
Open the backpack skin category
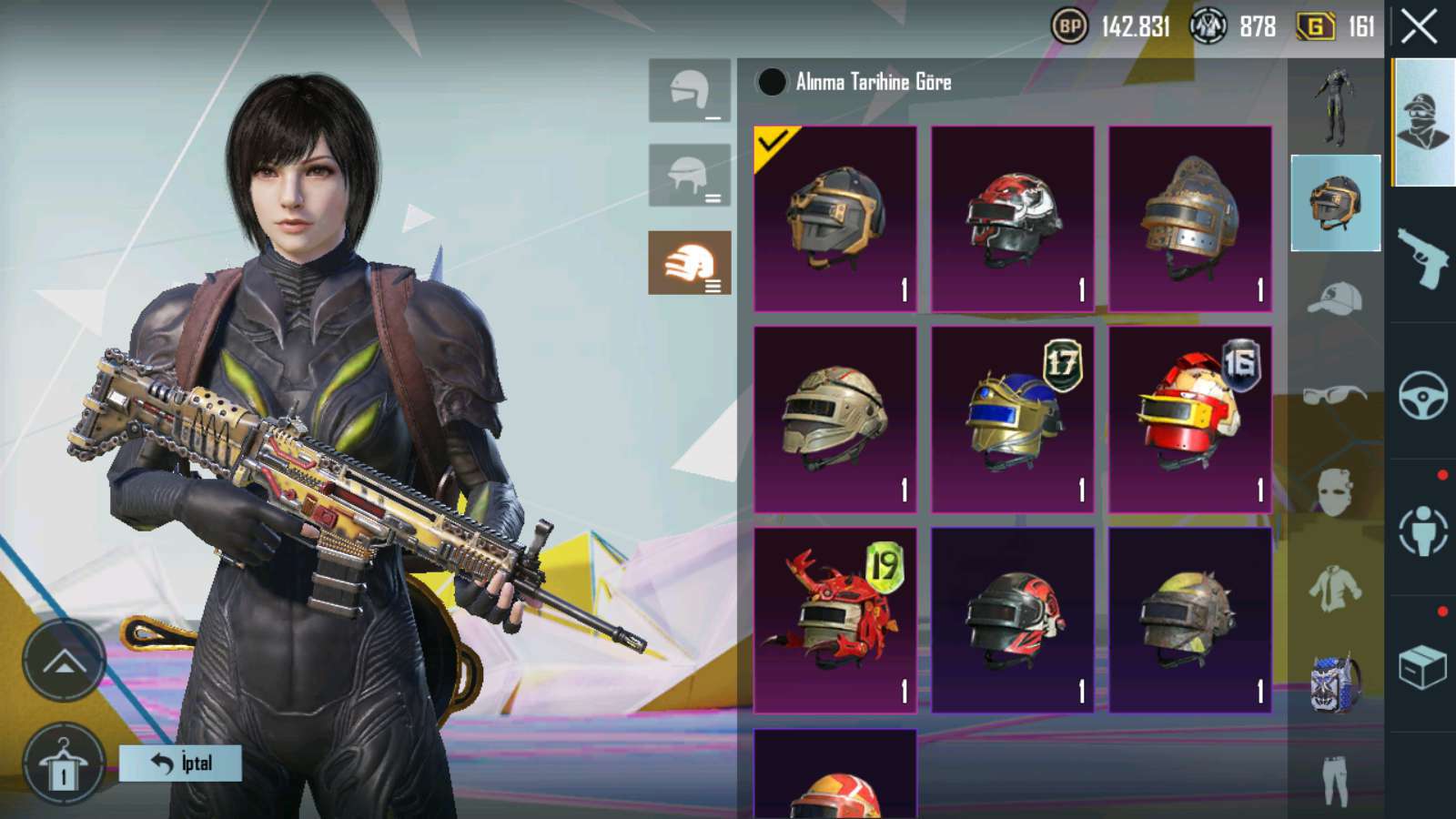click(1335, 682)
